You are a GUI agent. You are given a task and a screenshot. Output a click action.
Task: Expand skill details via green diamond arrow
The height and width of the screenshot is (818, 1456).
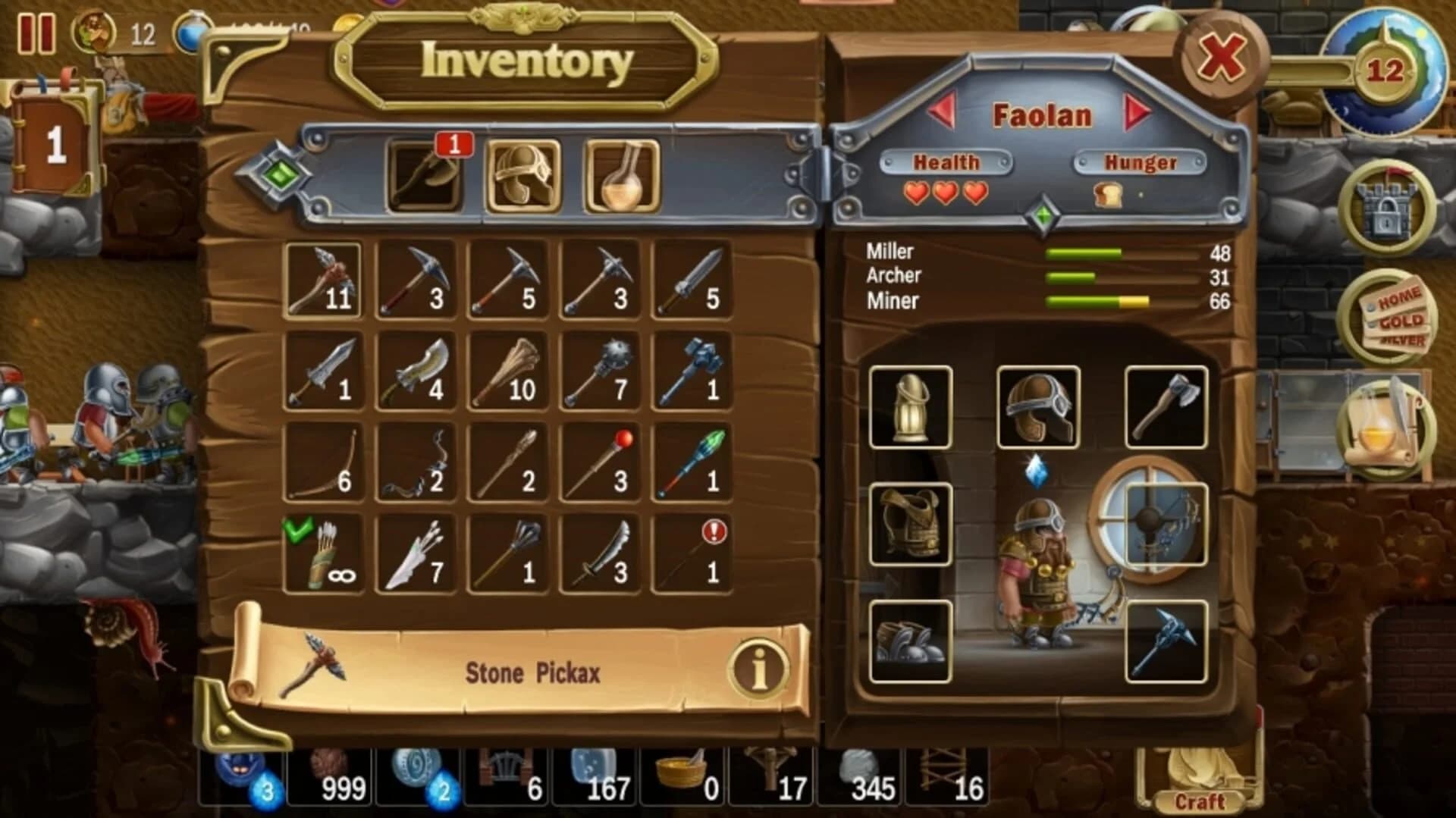click(x=1045, y=215)
